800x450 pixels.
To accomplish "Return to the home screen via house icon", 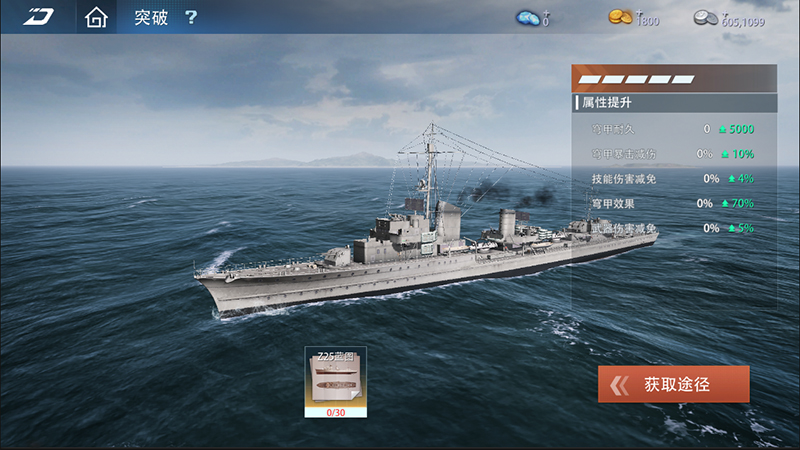I will (96, 18).
